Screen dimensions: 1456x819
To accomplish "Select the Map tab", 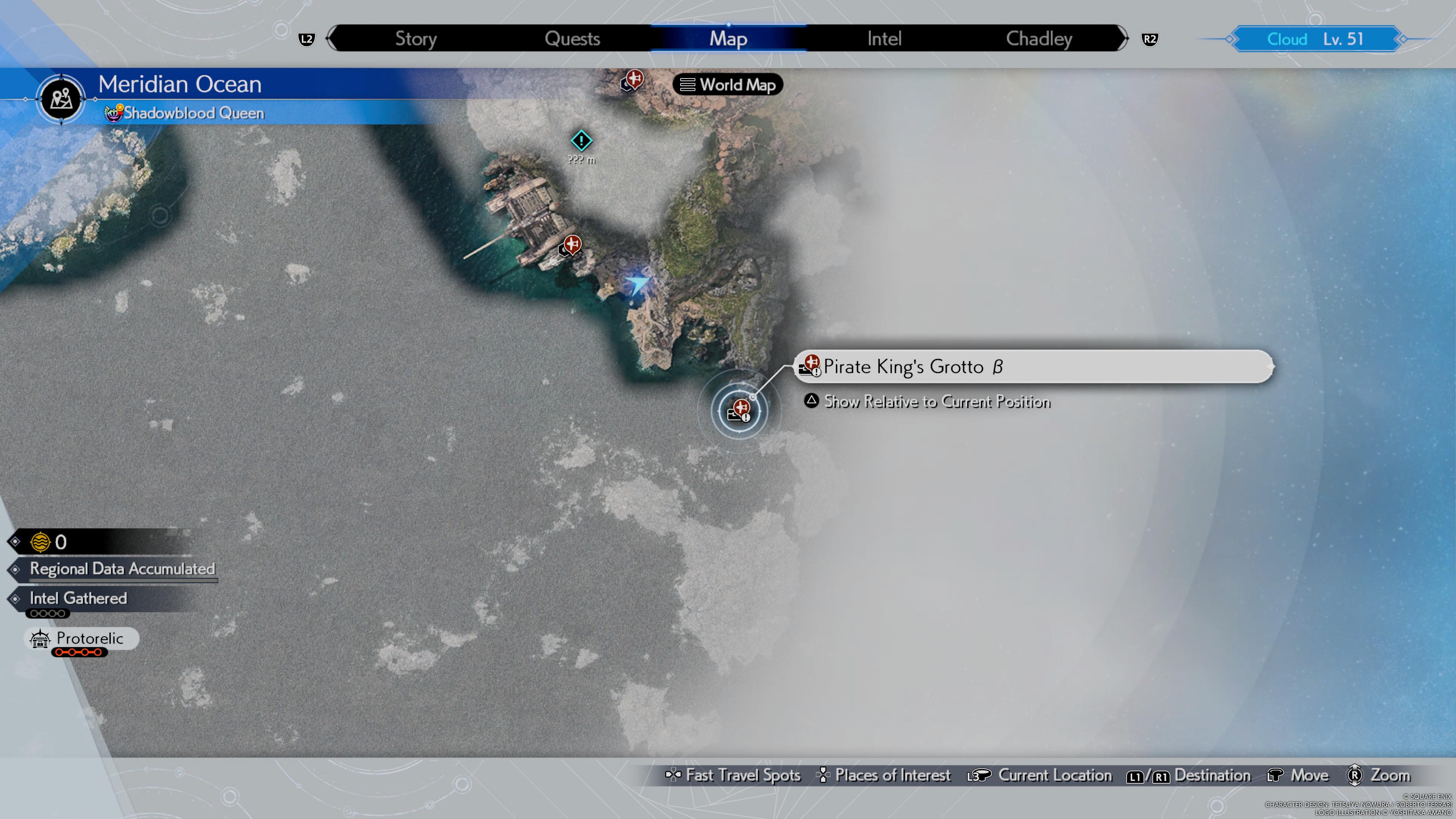I will tap(728, 38).
